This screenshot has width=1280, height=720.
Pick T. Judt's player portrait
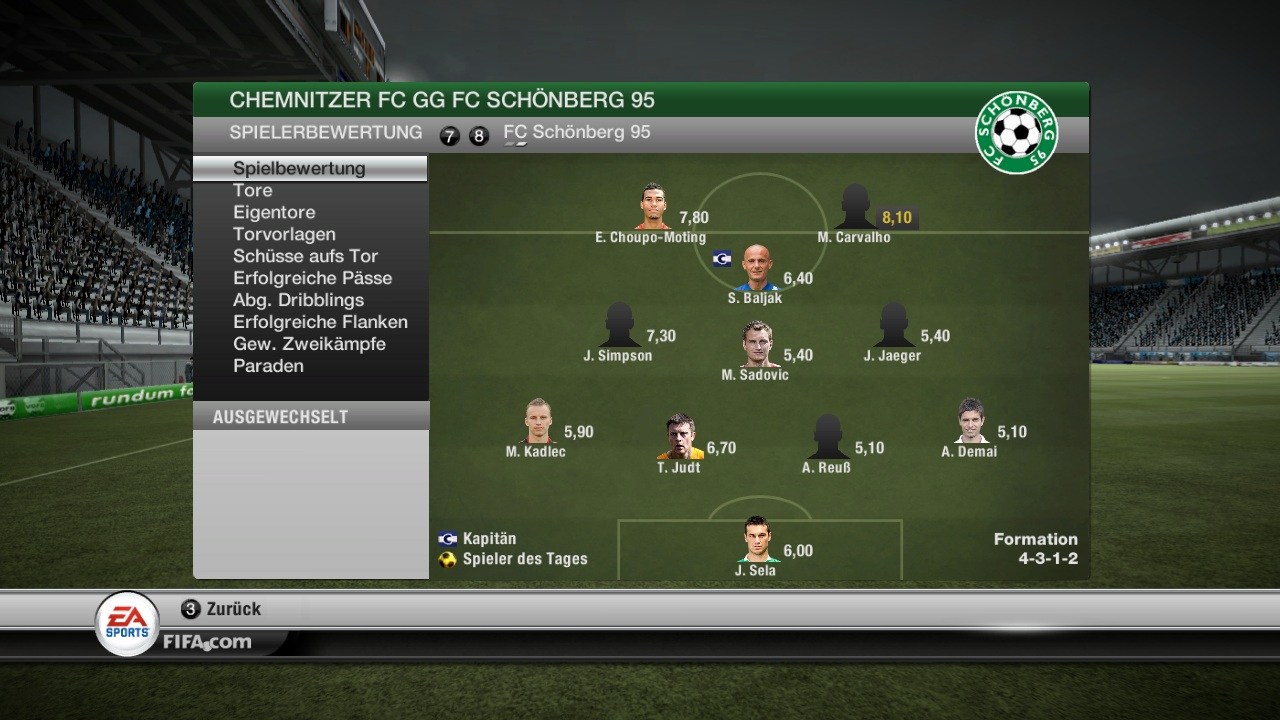[x=680, y=438]
